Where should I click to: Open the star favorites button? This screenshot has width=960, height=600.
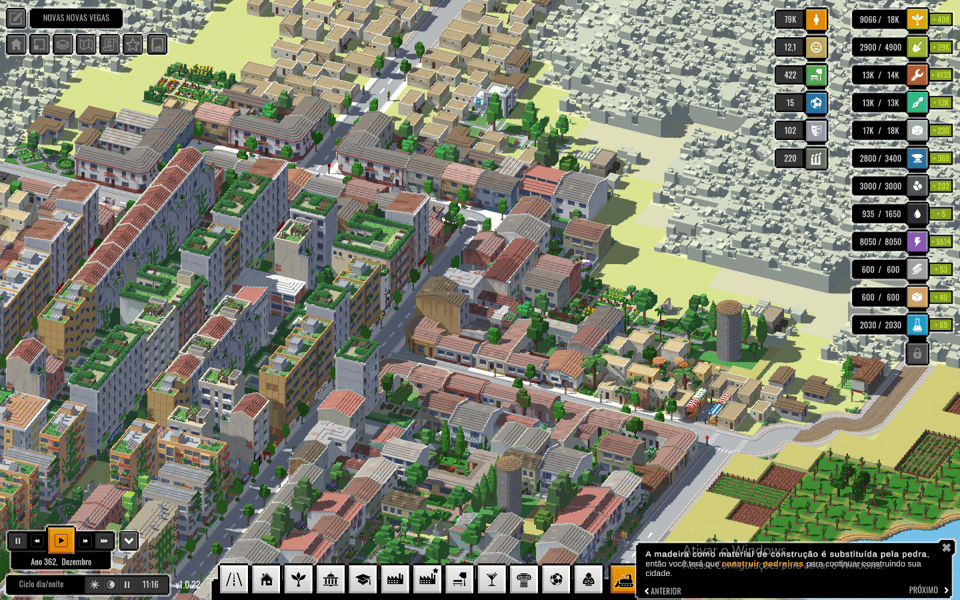133,44
